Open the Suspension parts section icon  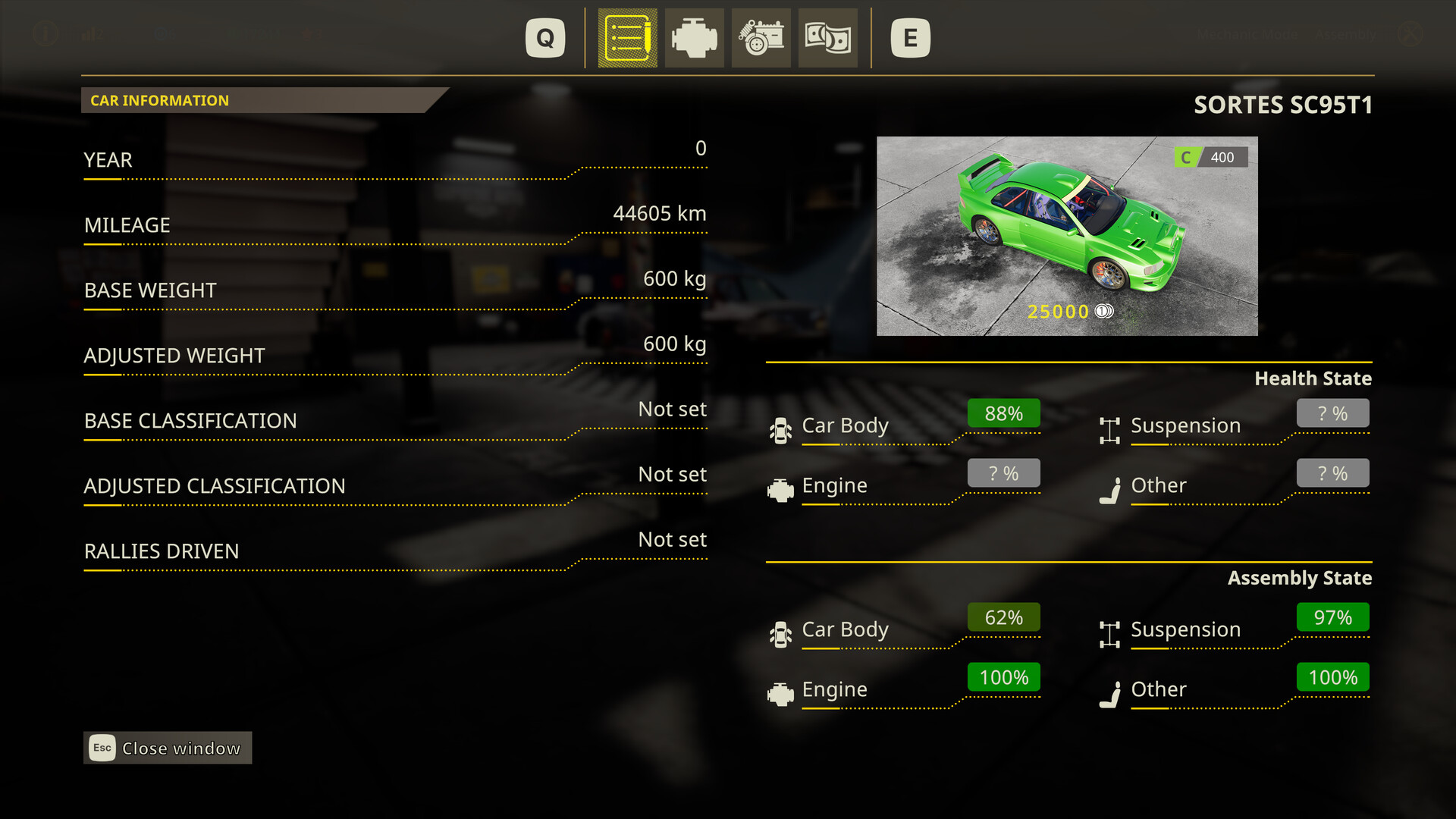click(761, 38)
